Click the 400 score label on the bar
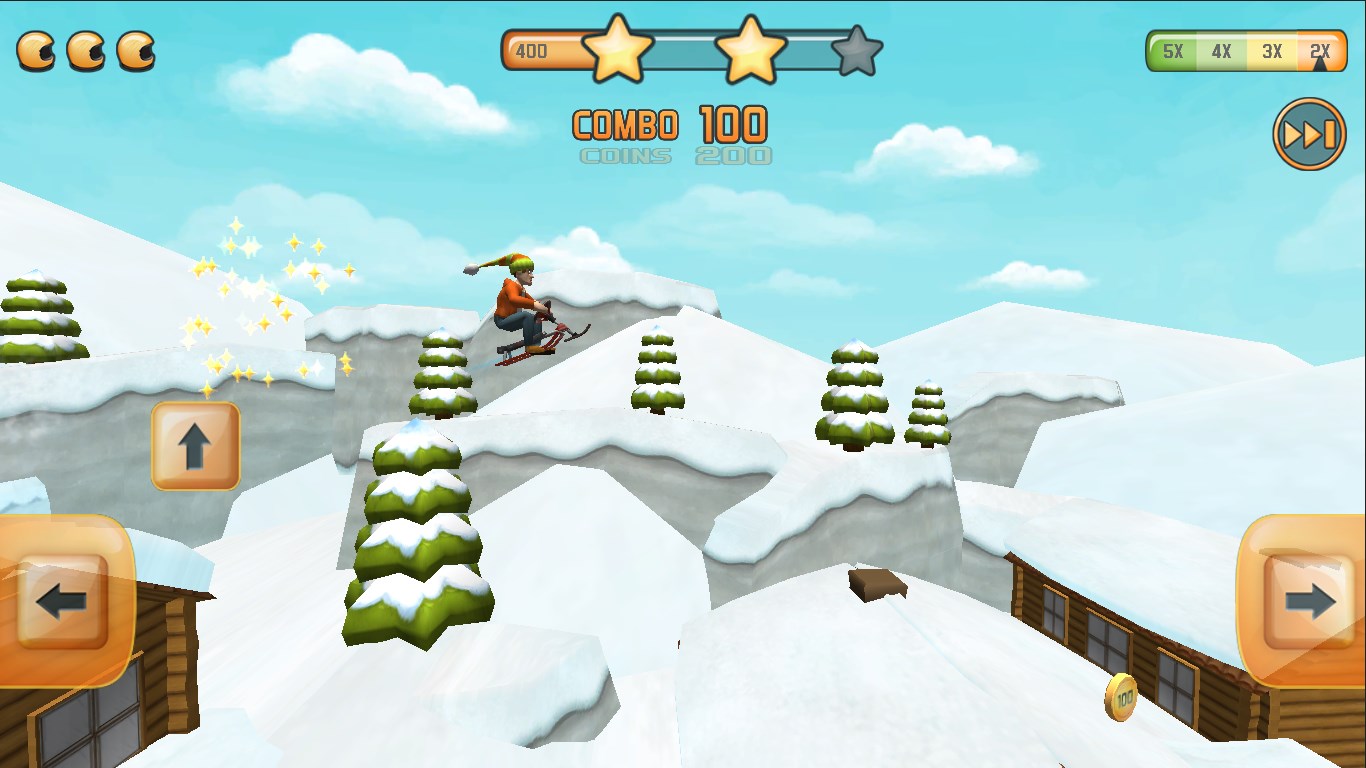Image resolution: width=1366 pixels, height=768 pixels. point(533,49)
